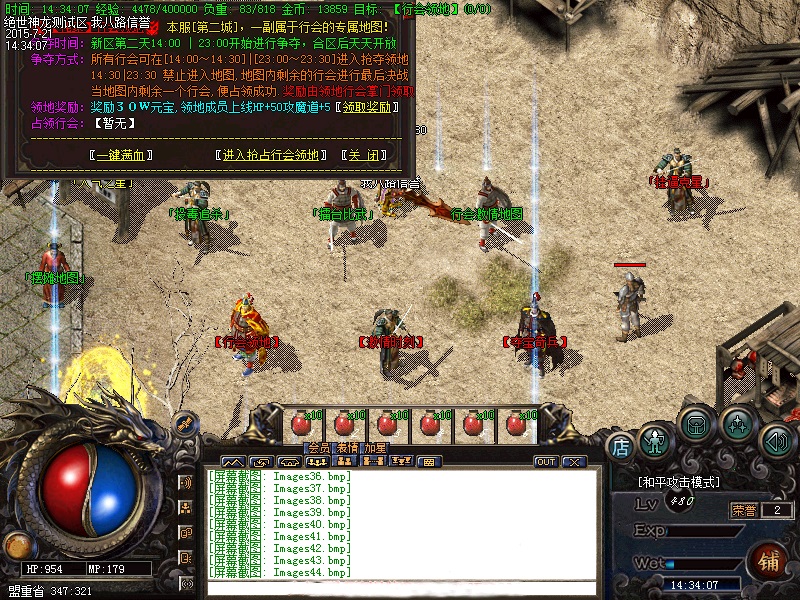Click the 一键满血 dialogue link

122,155
